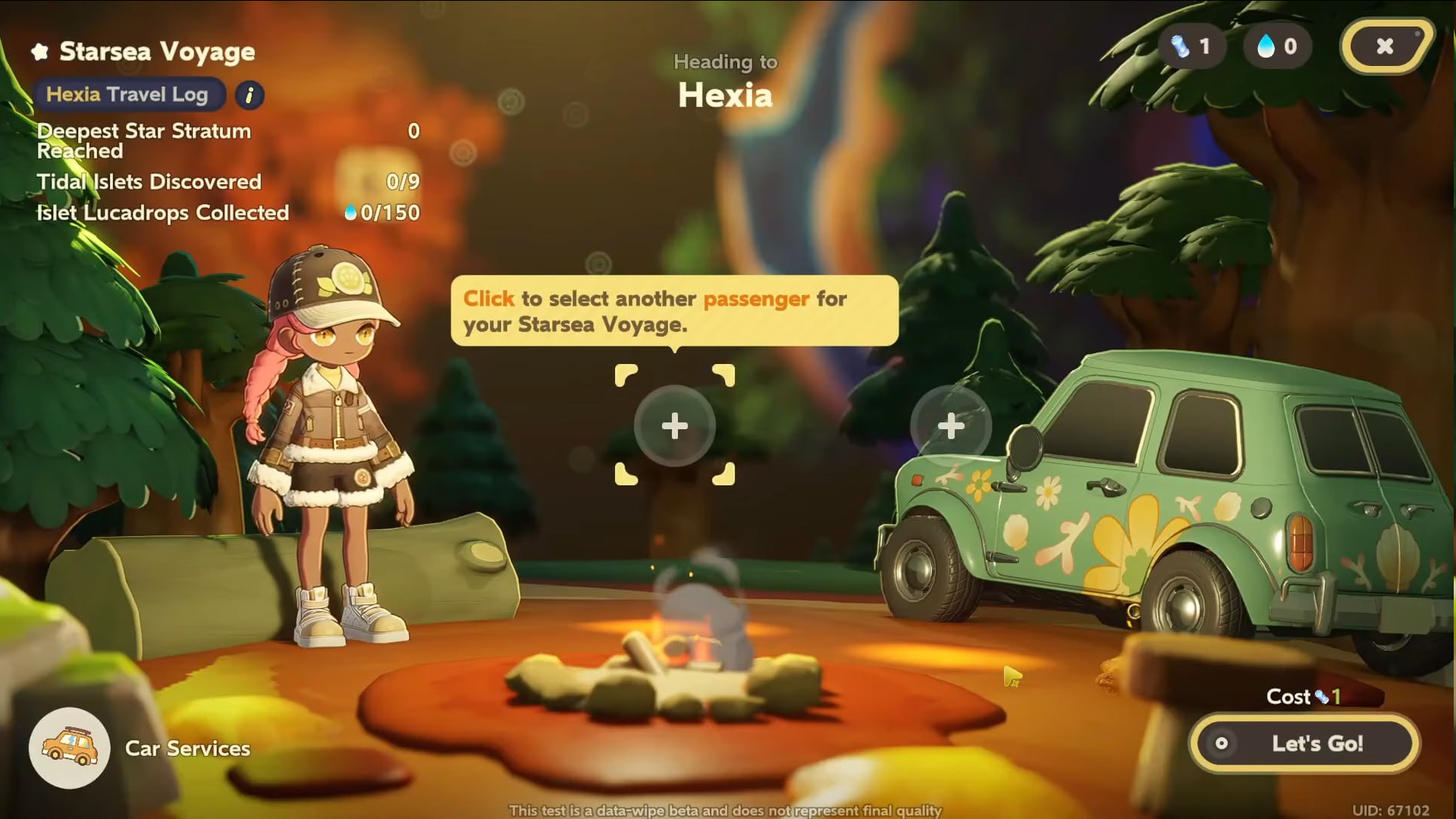The image size is (1456, 819).
Task: Show info for the Hexia Travel Log
Action: click(x=249, y=96)
